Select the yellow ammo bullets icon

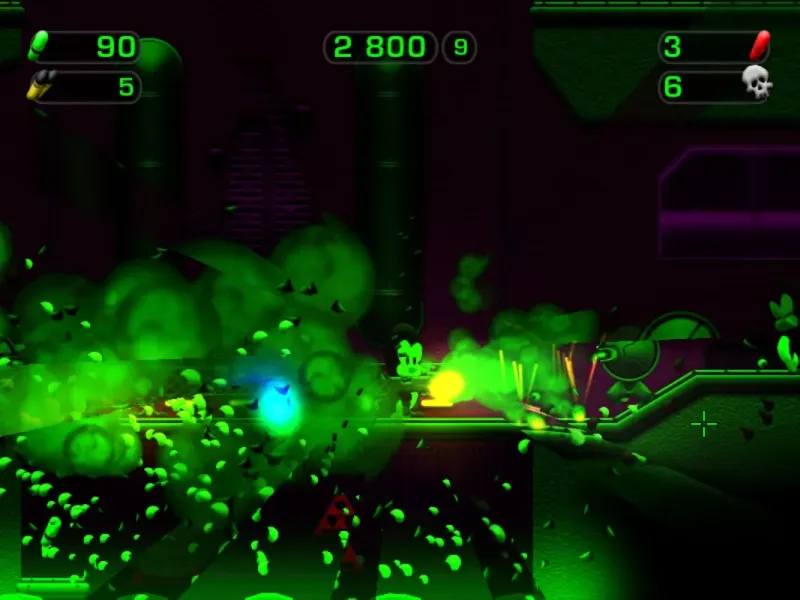[x=40, y=87]
